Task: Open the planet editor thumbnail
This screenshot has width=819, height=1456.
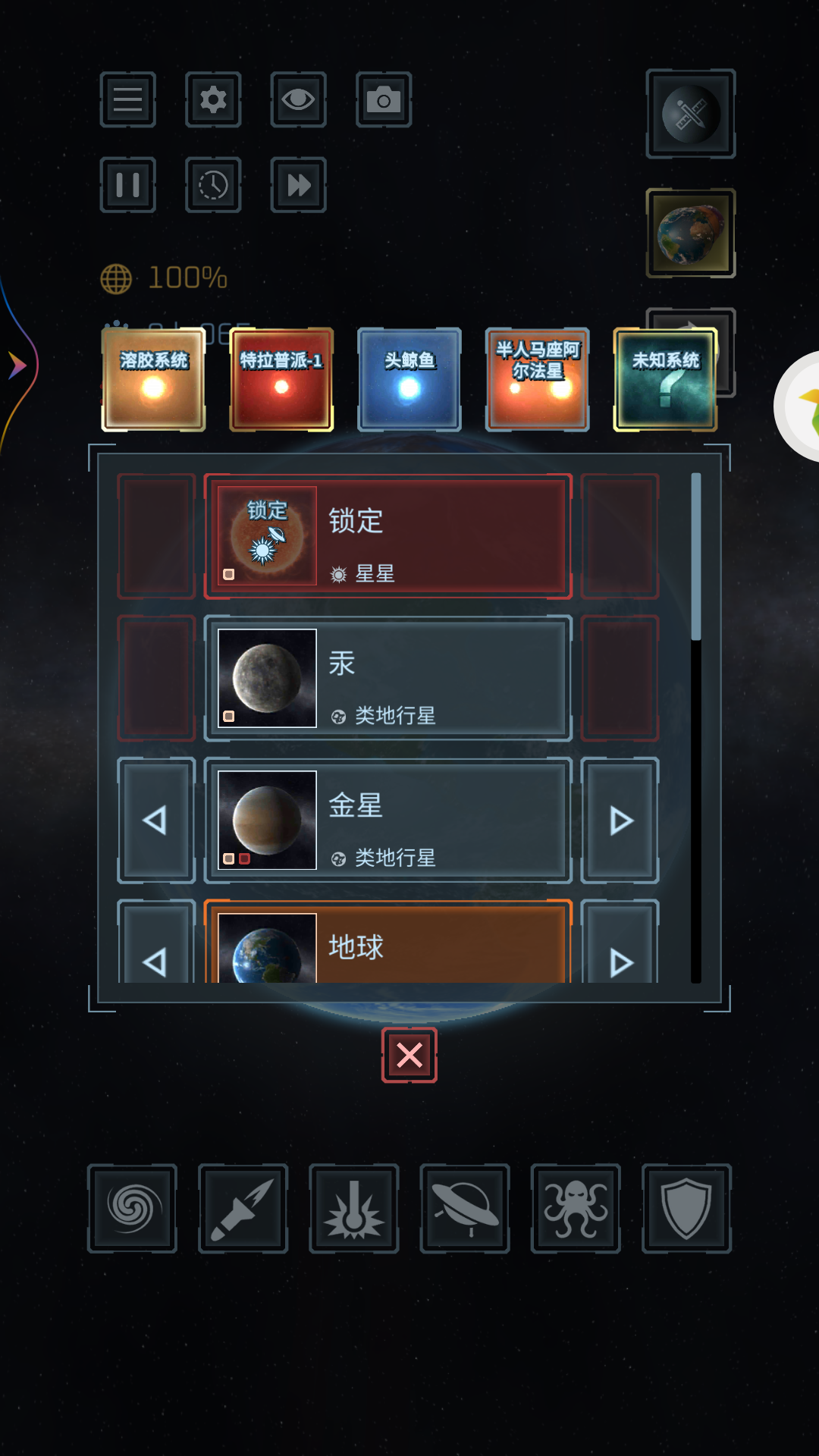Action: [x=691, y=234]
